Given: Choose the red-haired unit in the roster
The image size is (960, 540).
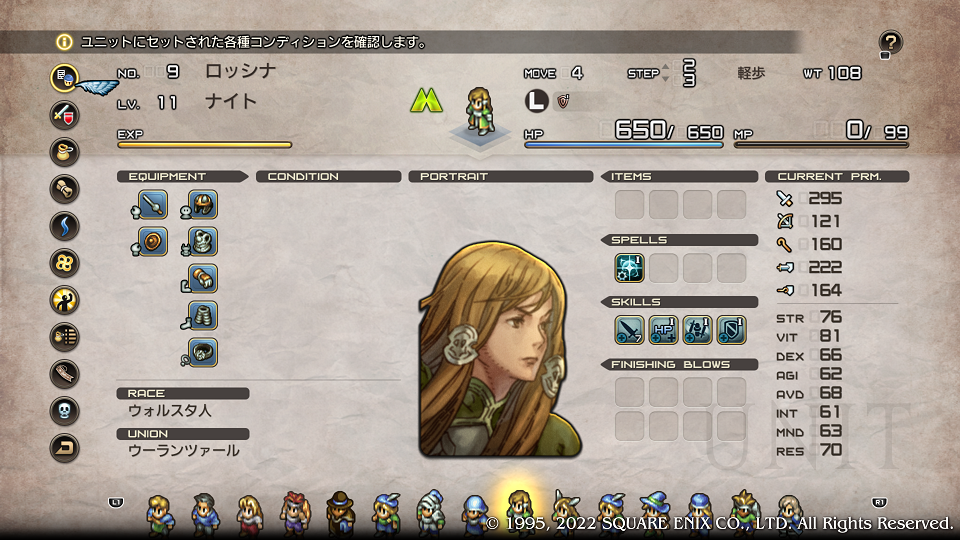Looking at the screenshot, I should (295, 511).
